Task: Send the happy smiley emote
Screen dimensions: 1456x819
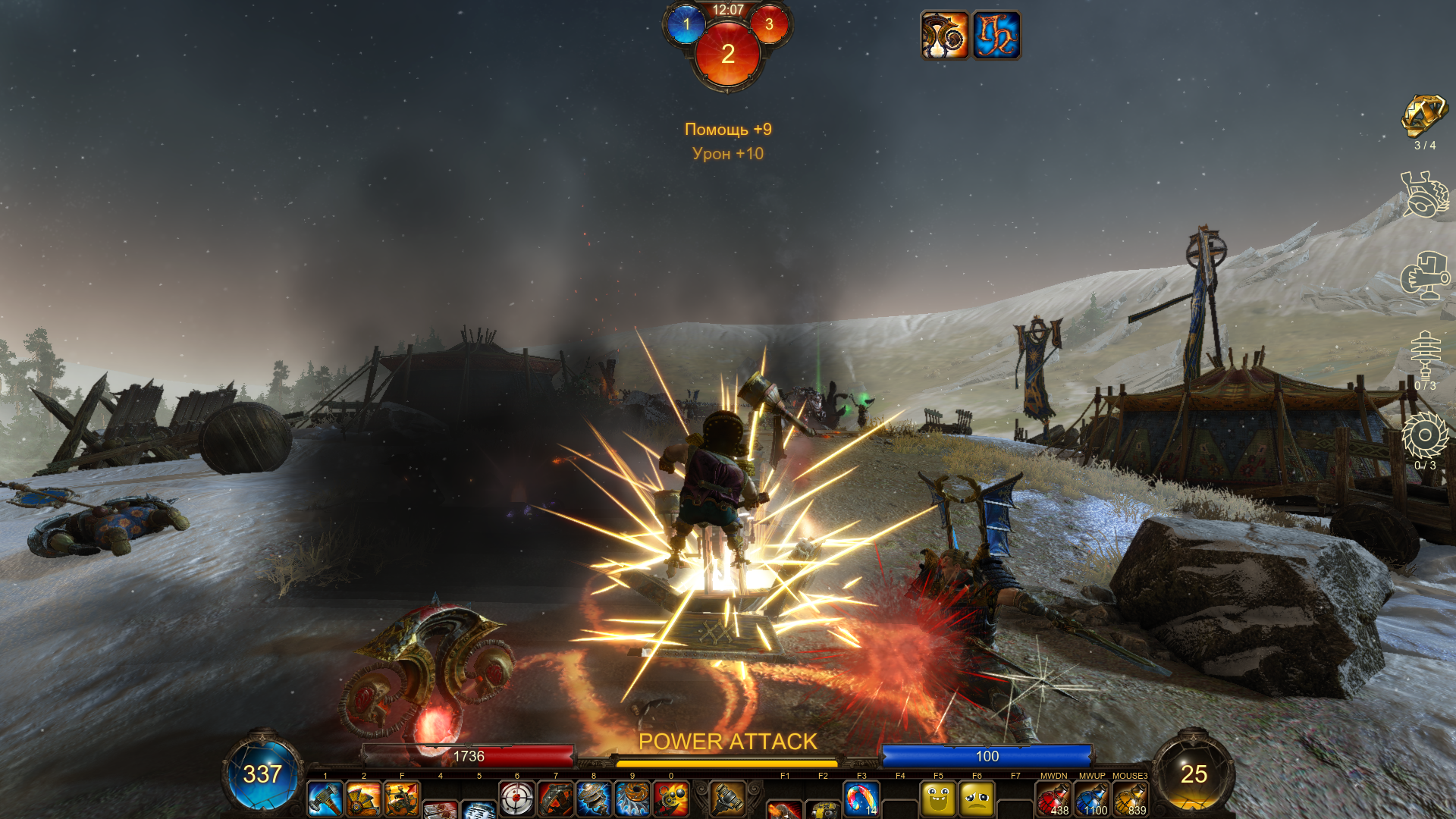Action: 938,799
